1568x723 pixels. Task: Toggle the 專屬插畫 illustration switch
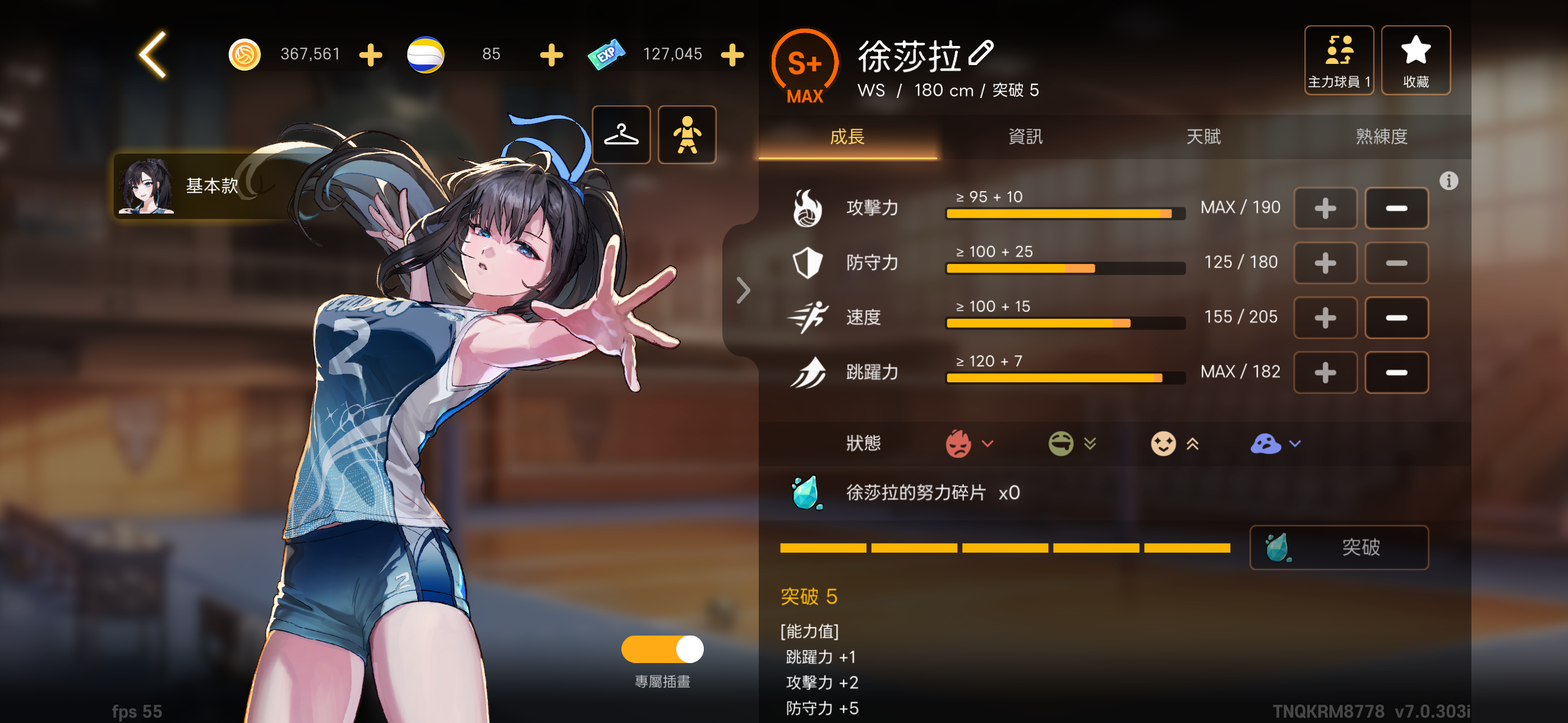(x=662, y=649)
